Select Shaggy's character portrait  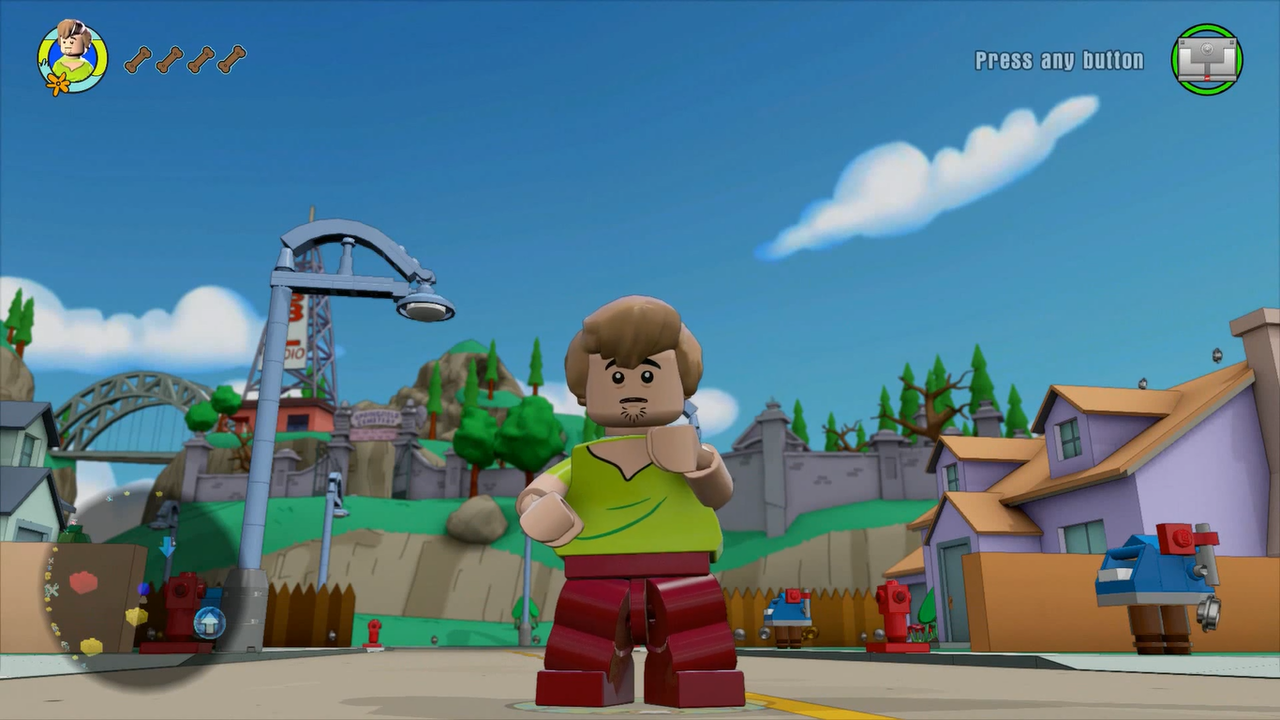pyautogui.click(x=72, y=57)
